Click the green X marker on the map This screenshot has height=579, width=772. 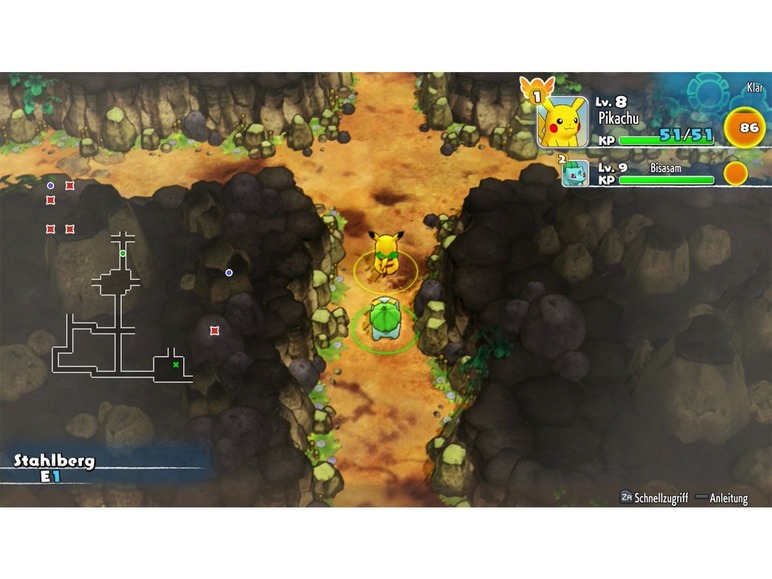point(176,365)
